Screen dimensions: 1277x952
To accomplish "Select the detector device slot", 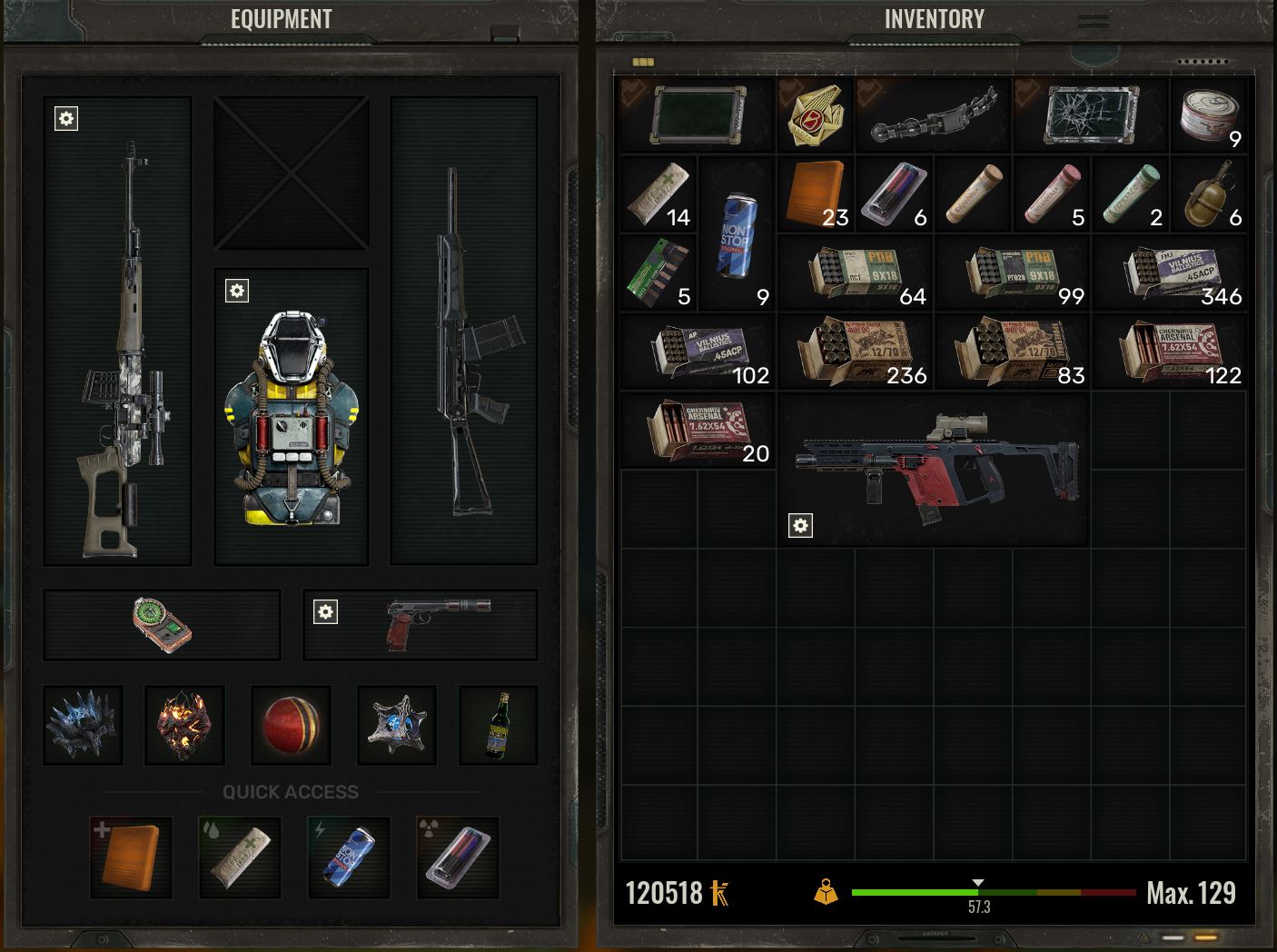I will [162, 624].
